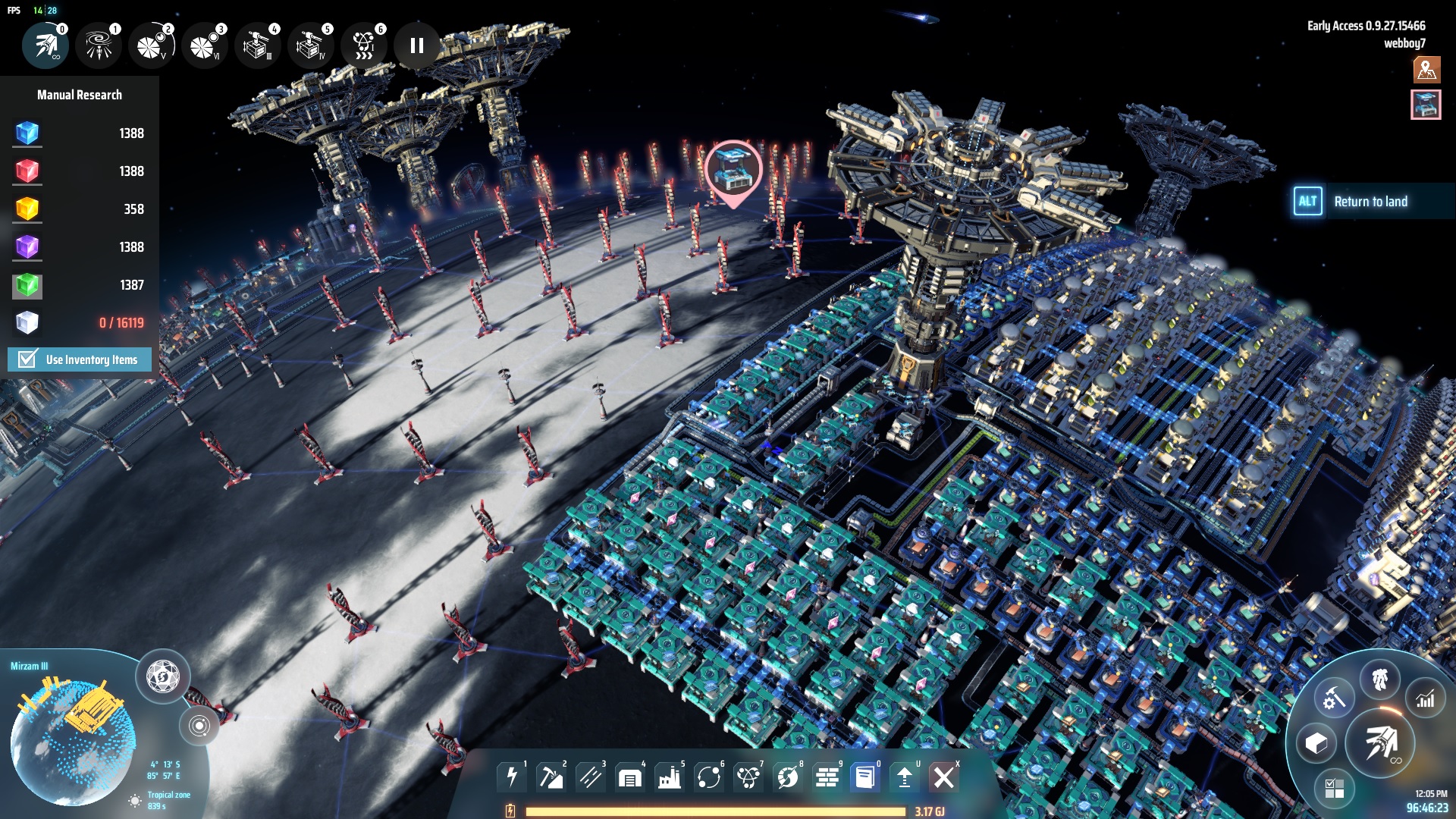
Task: Select the galaxy-spiral research in queue slot 1
Action: click(99, 45)
